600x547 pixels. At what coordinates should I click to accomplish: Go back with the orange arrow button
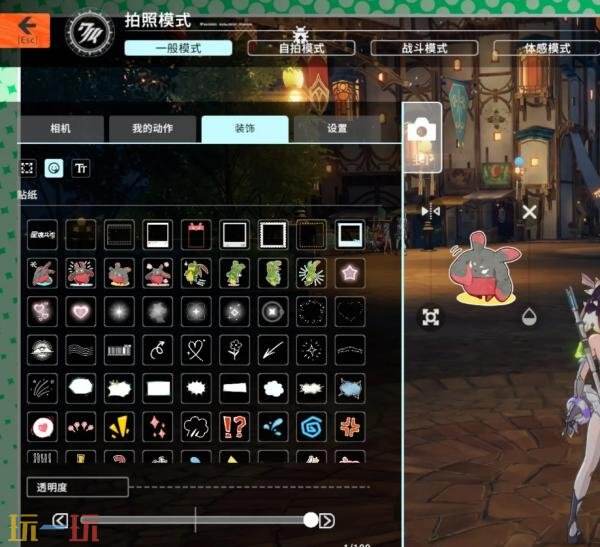click(33, 28)
